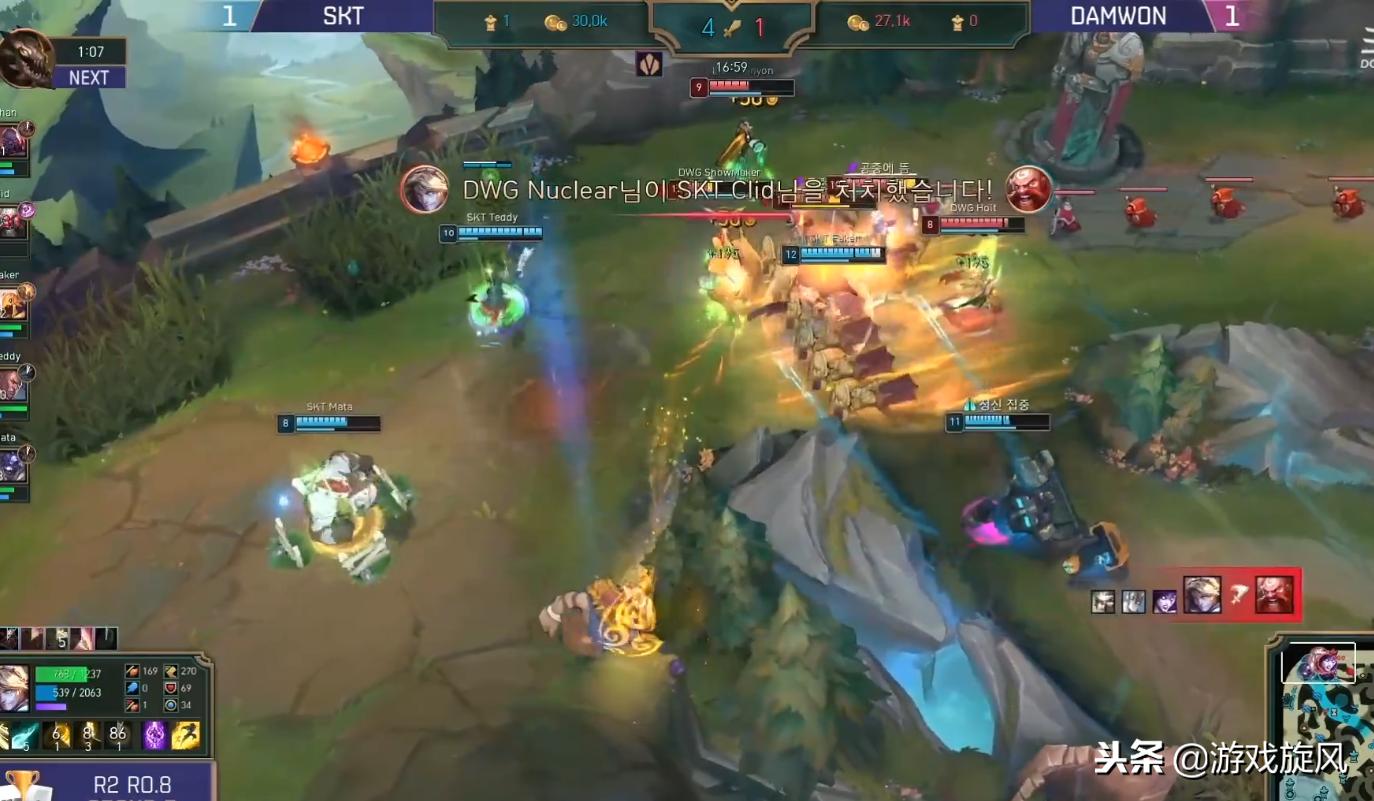
Task: Activate the yellow Flash summoner spell
Action: click(x=185, y=736)
